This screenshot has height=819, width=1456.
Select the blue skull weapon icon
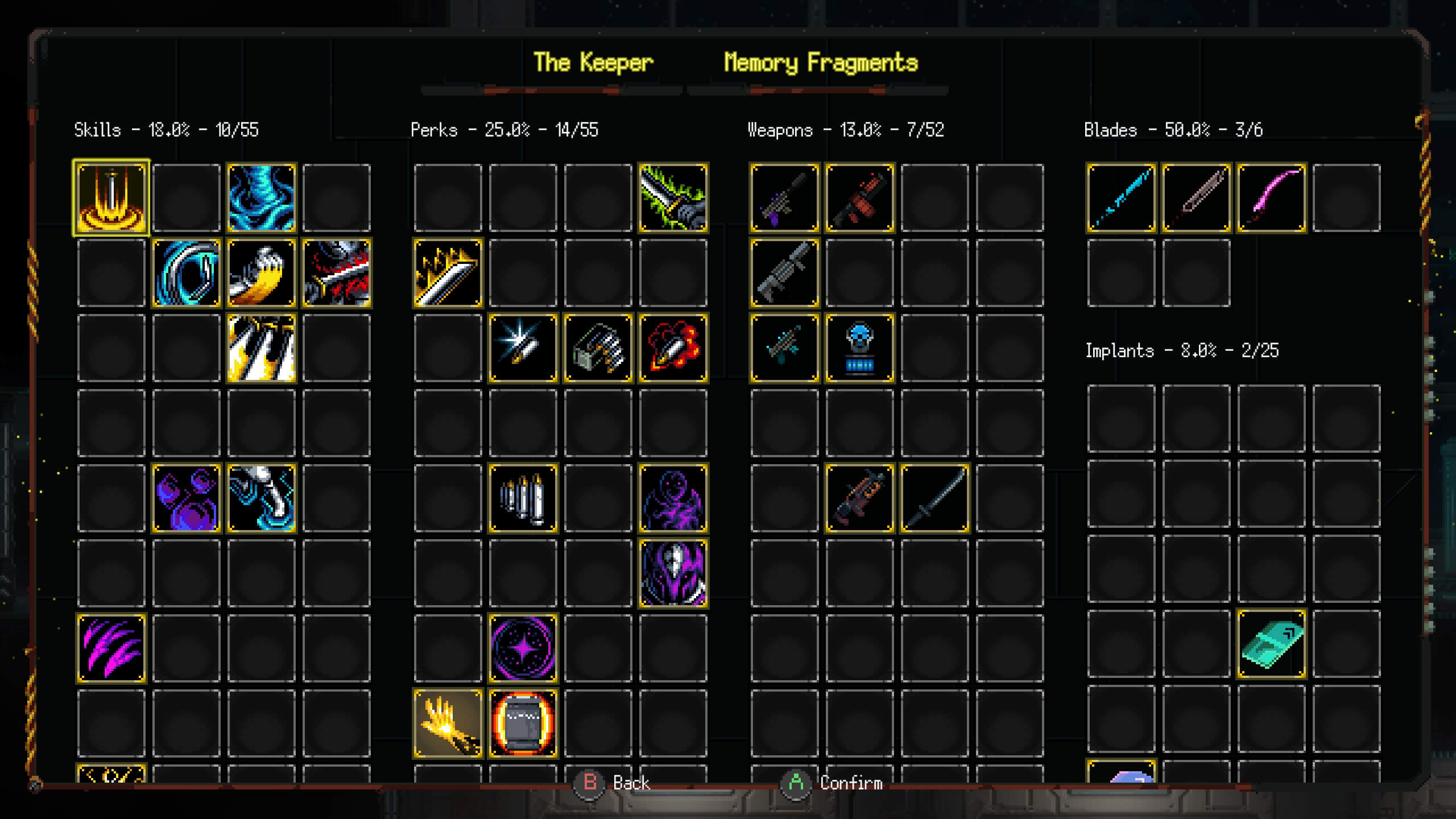coord(860,348)
